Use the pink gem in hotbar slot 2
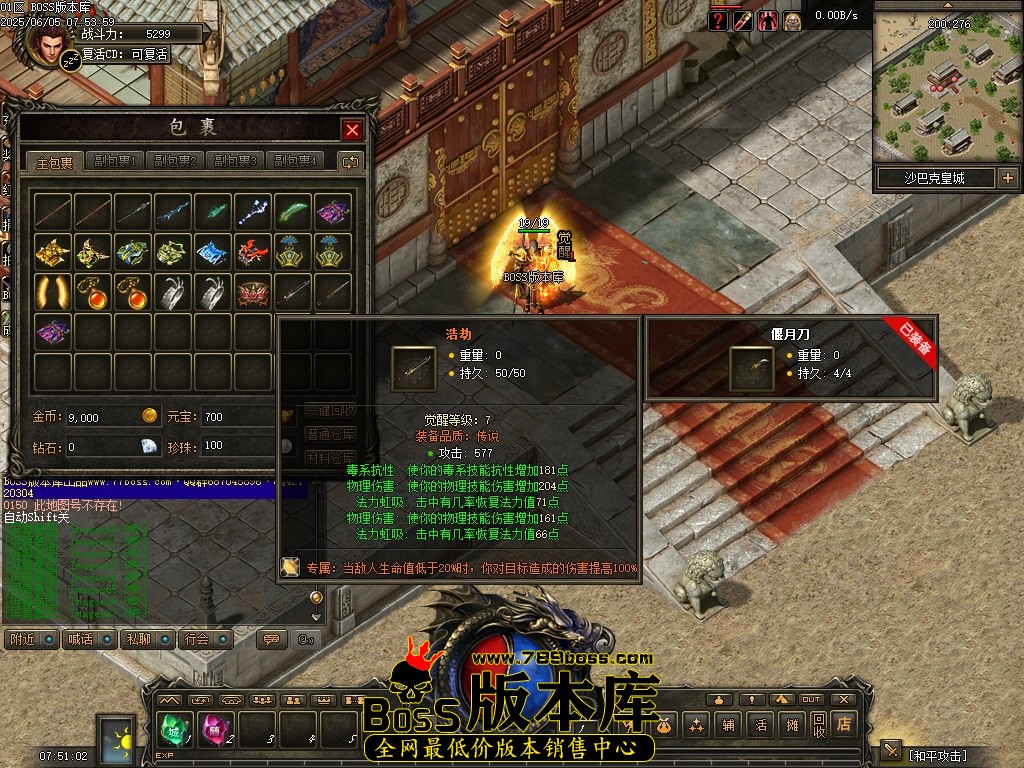Screen dimensions: 1024x768 [213, 729]
